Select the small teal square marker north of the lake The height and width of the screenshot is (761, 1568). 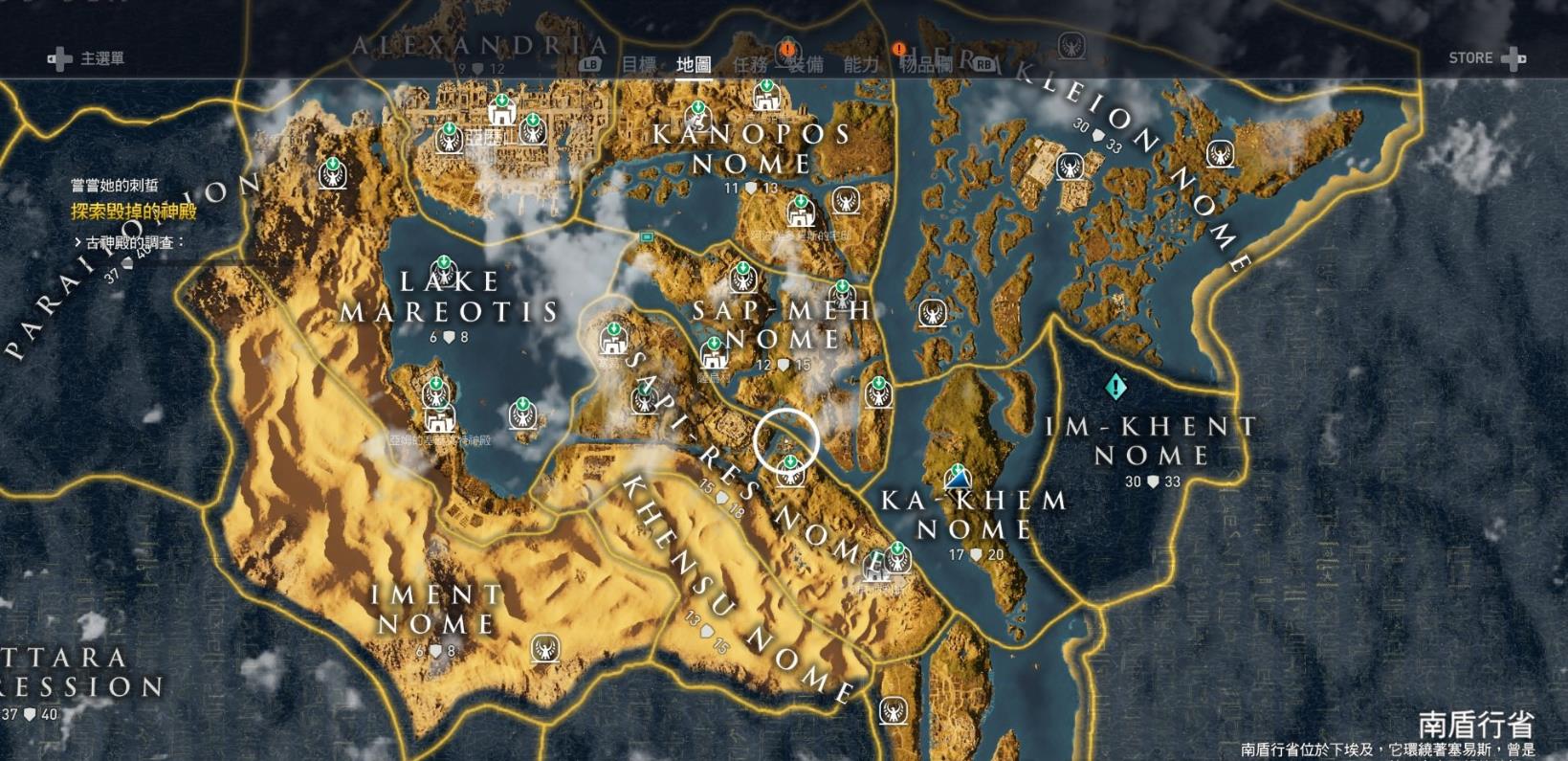pos(647,236)
